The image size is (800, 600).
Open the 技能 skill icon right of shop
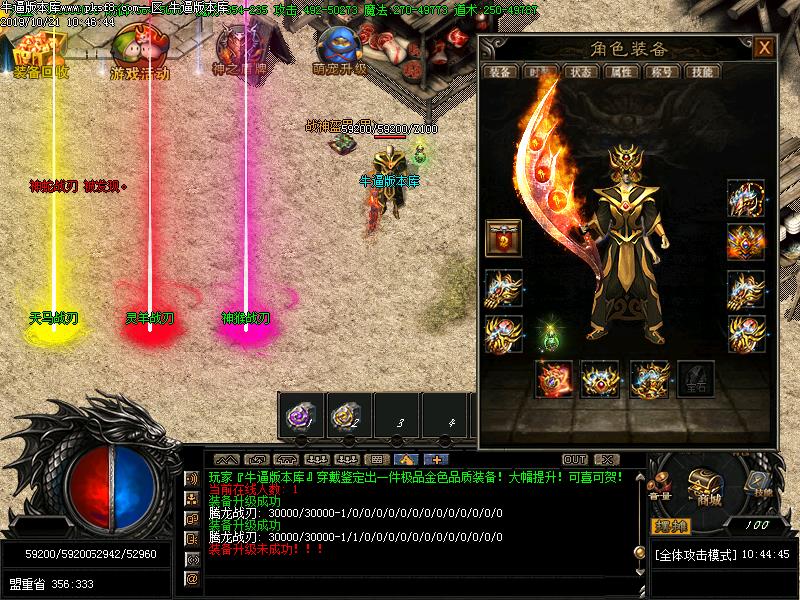click(x=760, y=482)
